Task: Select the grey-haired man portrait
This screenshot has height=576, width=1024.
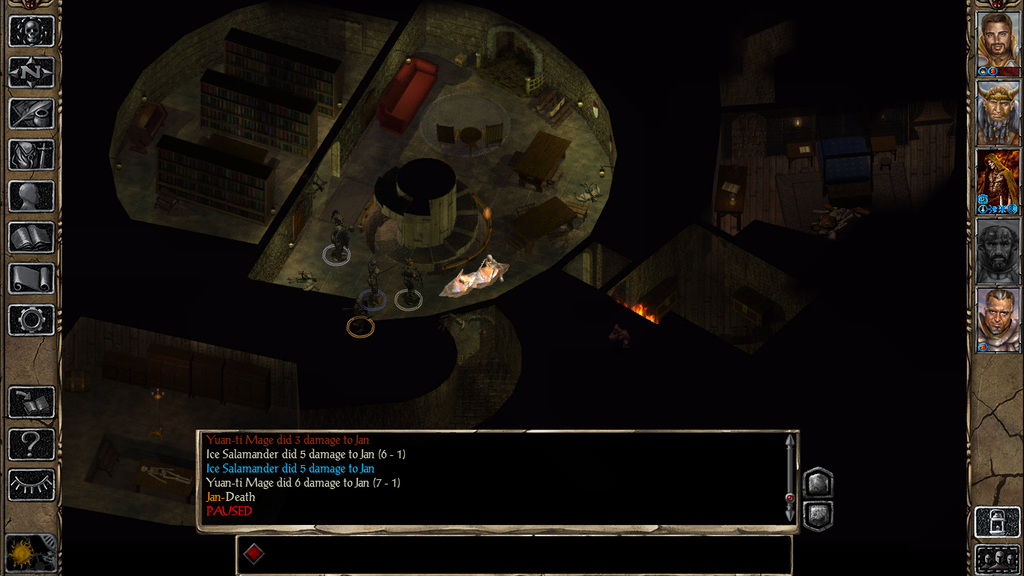Action: click(x=997, y=317)
